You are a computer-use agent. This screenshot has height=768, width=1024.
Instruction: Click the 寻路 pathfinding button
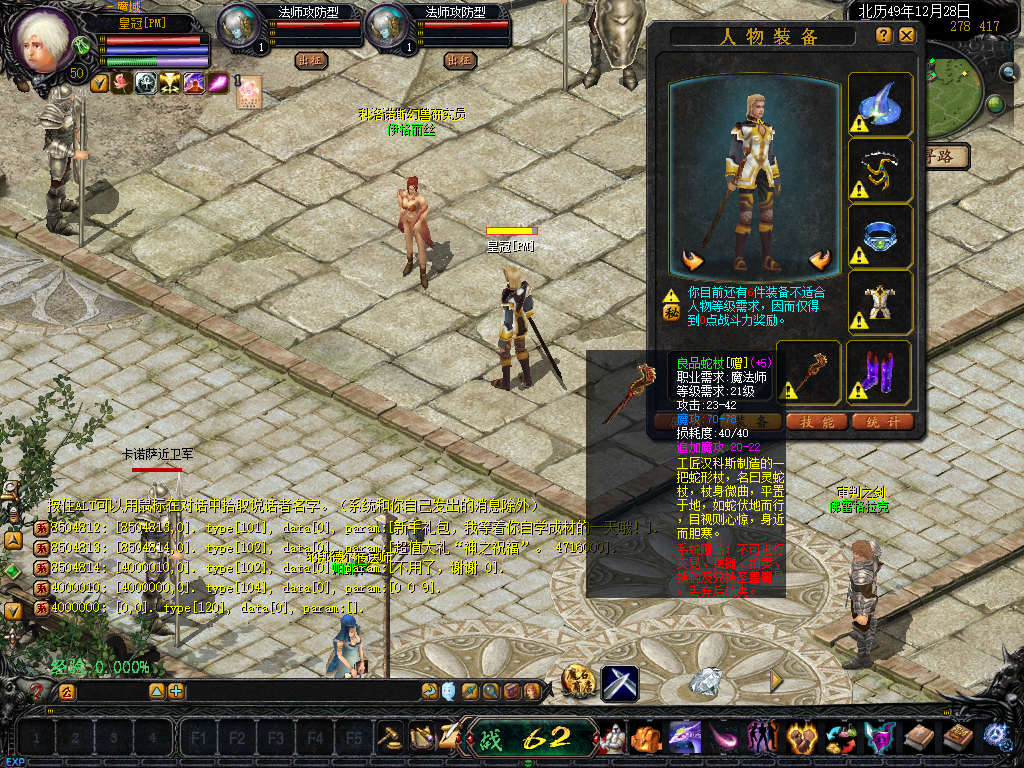click(948, 156)
